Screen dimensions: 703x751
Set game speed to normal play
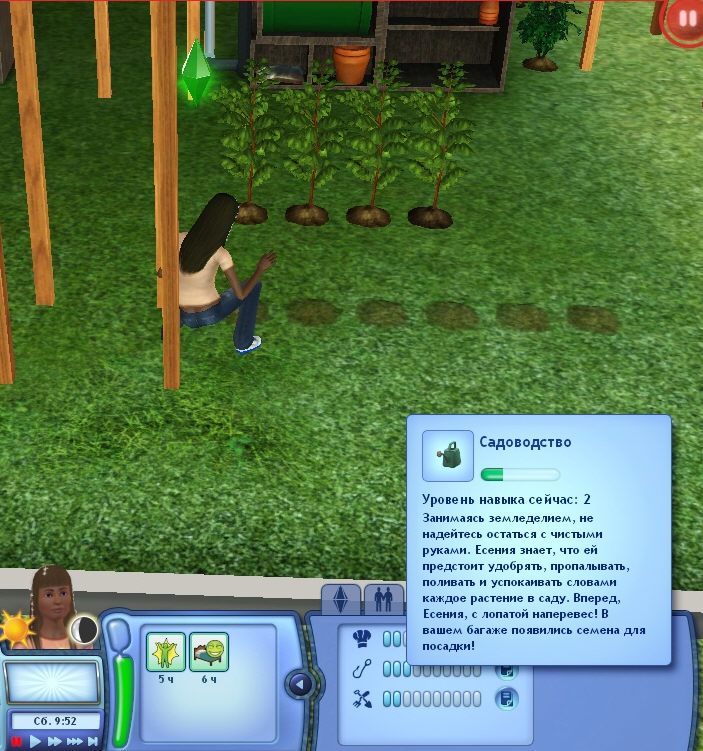point(36,741)
